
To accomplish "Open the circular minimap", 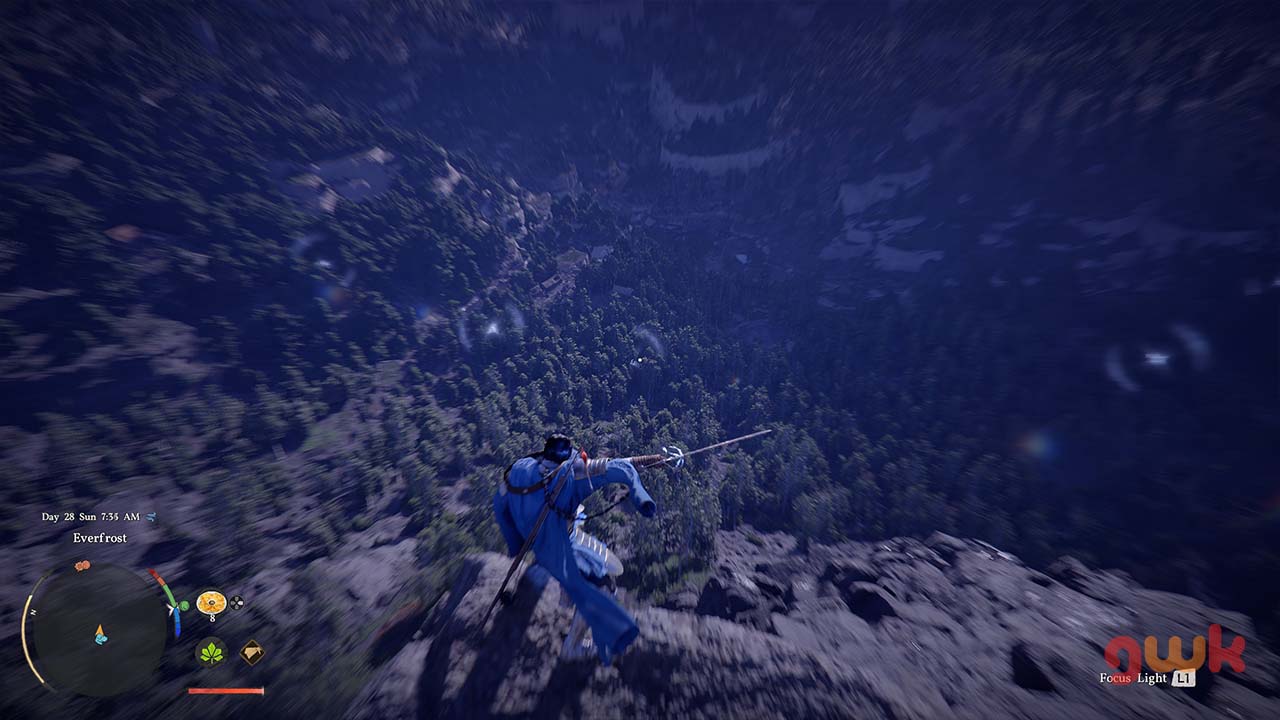I will (x=98, y=629).
